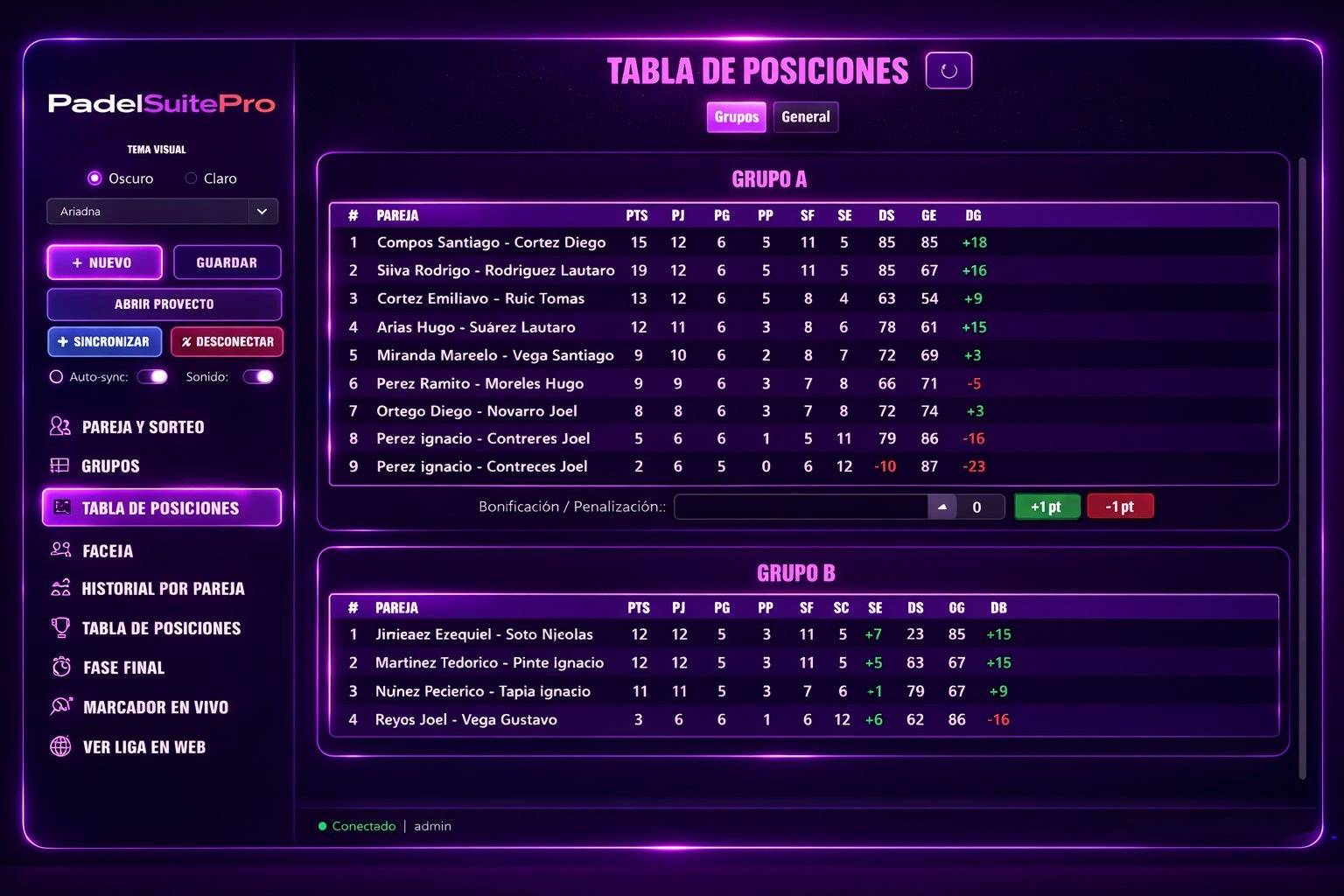This screenshot has height=896, width=1344.
Task: Open the Pareja y Sorteo section icon
Action: 59,426
